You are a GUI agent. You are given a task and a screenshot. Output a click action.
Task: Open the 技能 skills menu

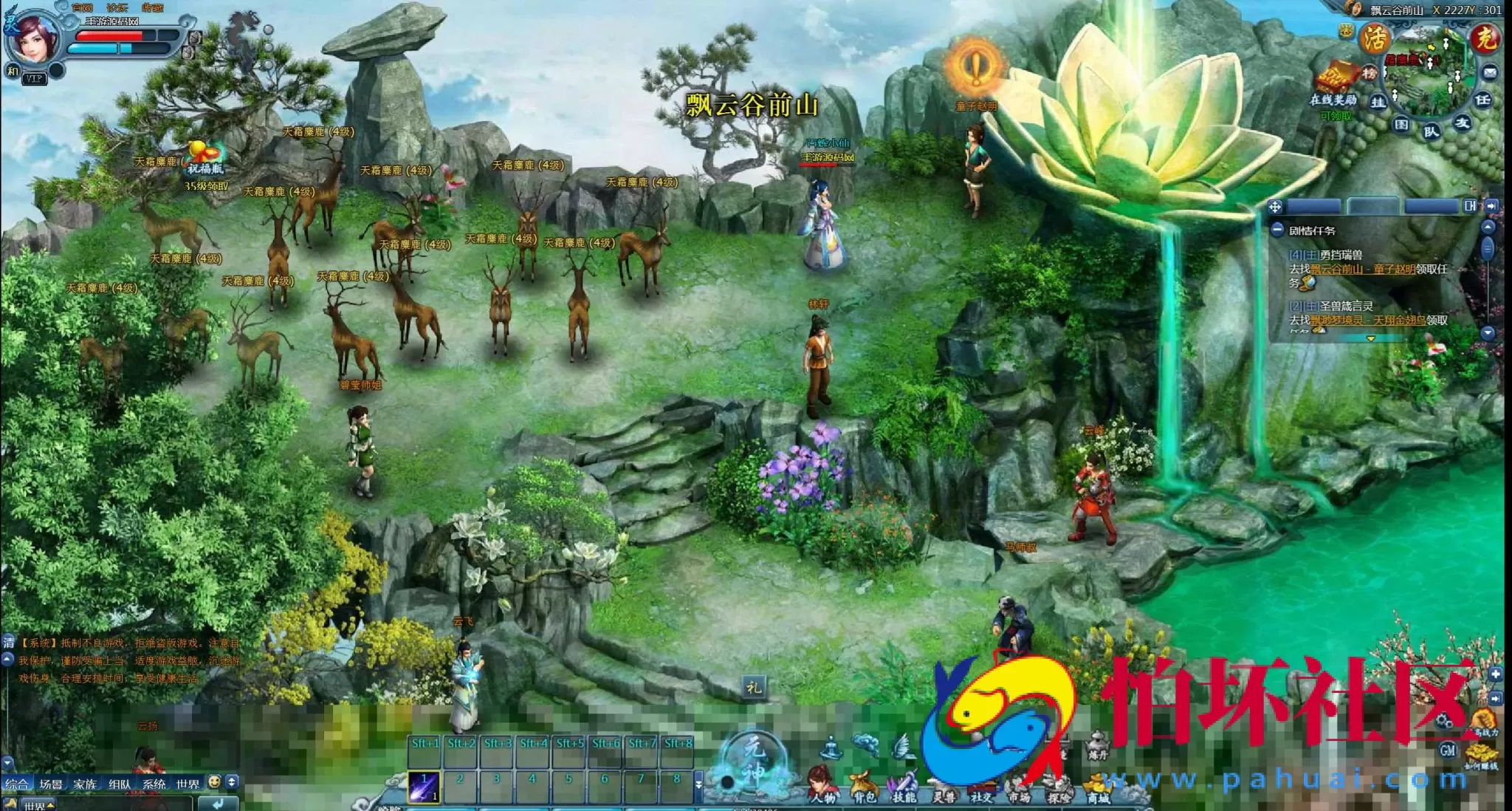(x=903, y=786)
